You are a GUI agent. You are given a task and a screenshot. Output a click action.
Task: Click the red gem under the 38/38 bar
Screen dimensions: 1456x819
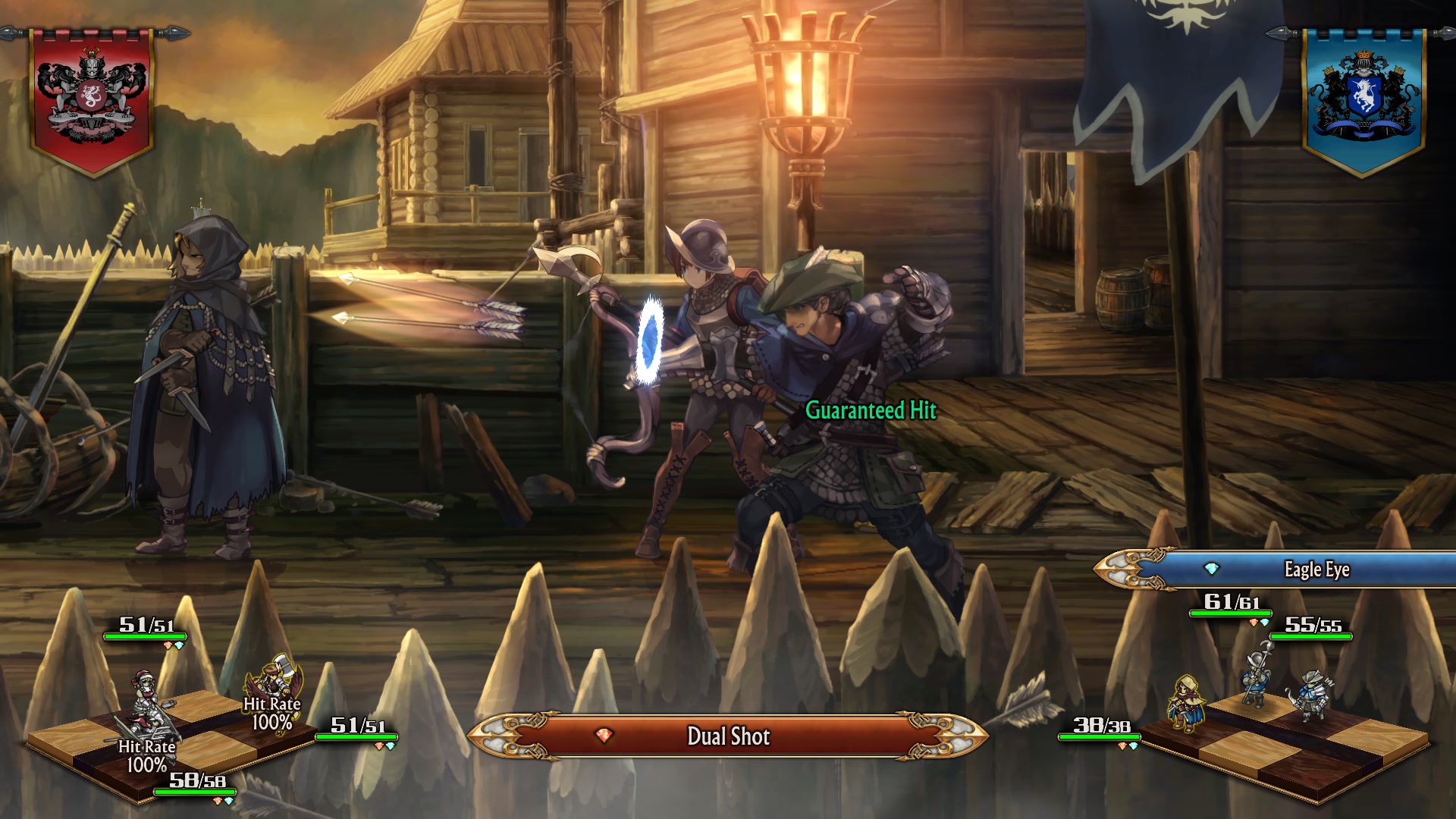(x=1122, y=745)
